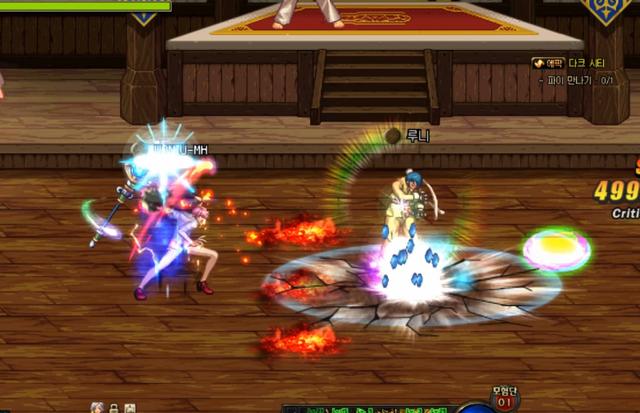
Task: Open the epic quest 다크 시티 tracker entry
Action: point(583,63)
